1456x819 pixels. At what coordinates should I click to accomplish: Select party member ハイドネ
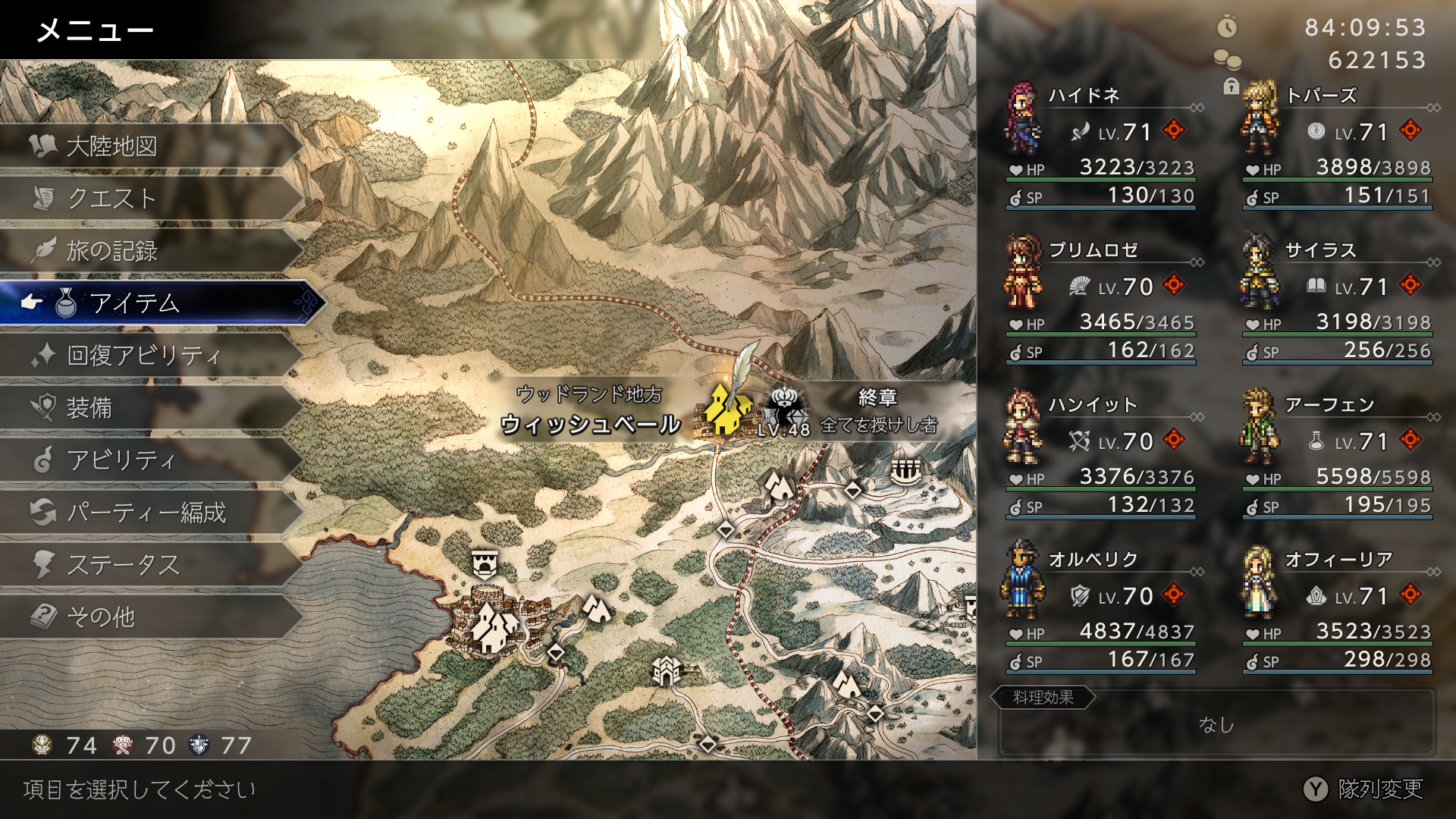(x=1101, y=148)
